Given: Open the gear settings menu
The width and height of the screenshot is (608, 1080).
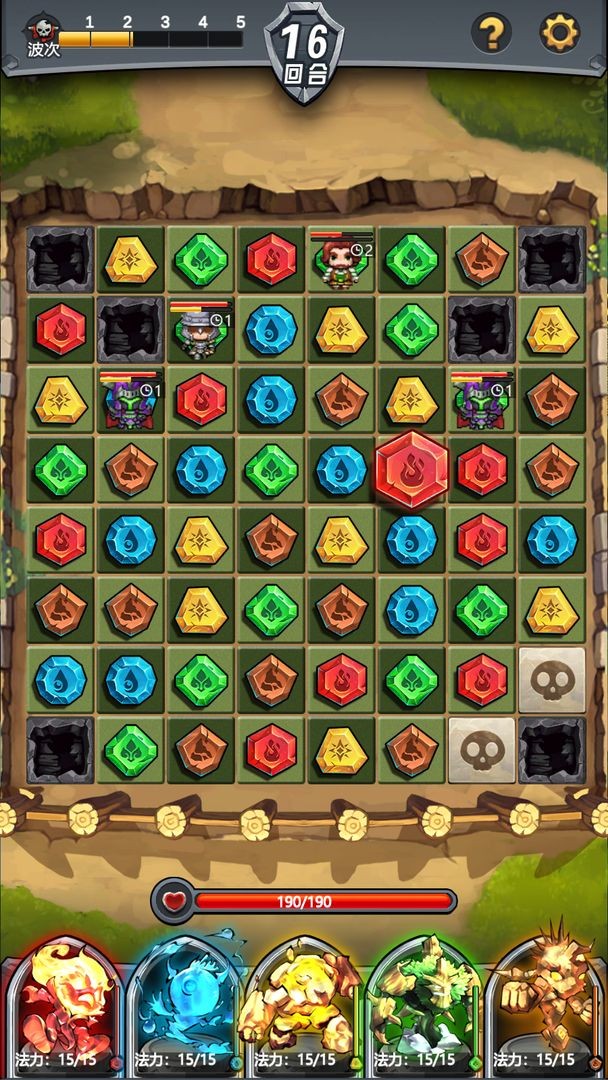Looking at the screenshot, I should [x=559, y=34].
